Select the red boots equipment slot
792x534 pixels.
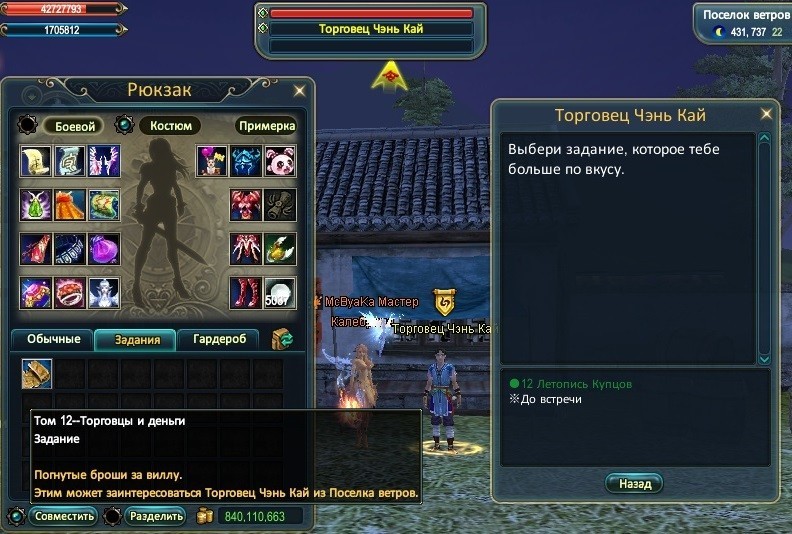click(246, 293)
